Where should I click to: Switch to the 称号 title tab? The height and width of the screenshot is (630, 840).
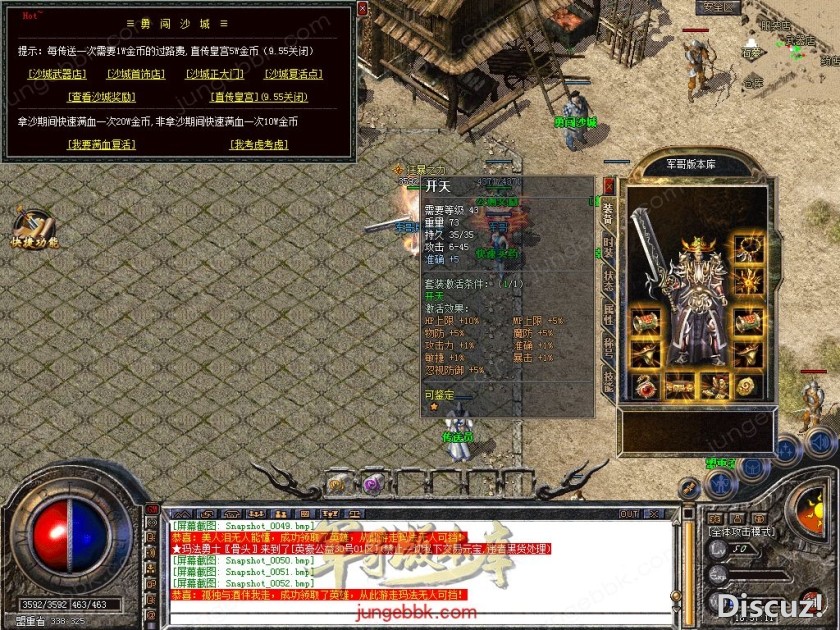pyautogui.click(x=609, y=347)
